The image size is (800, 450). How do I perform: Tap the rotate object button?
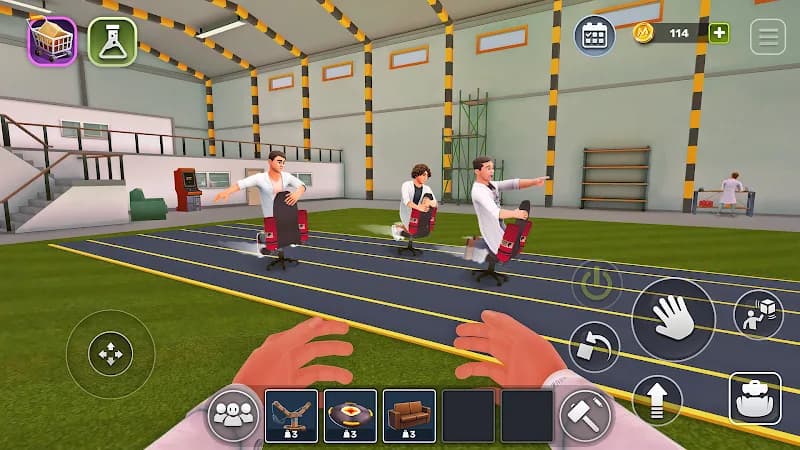[594, 347]
